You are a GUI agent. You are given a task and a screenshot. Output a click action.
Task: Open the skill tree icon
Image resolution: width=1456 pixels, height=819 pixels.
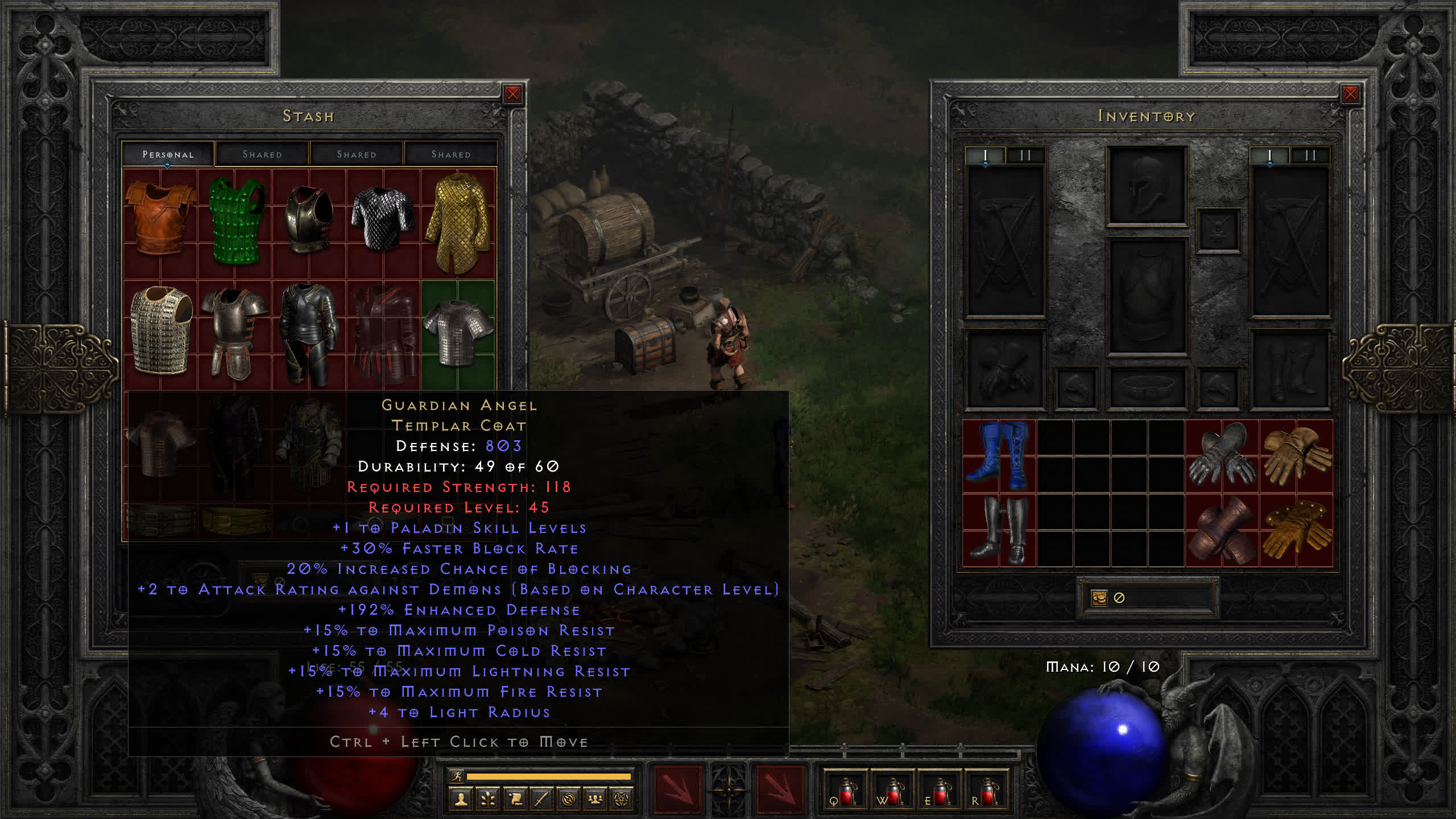tap(488, 799)
